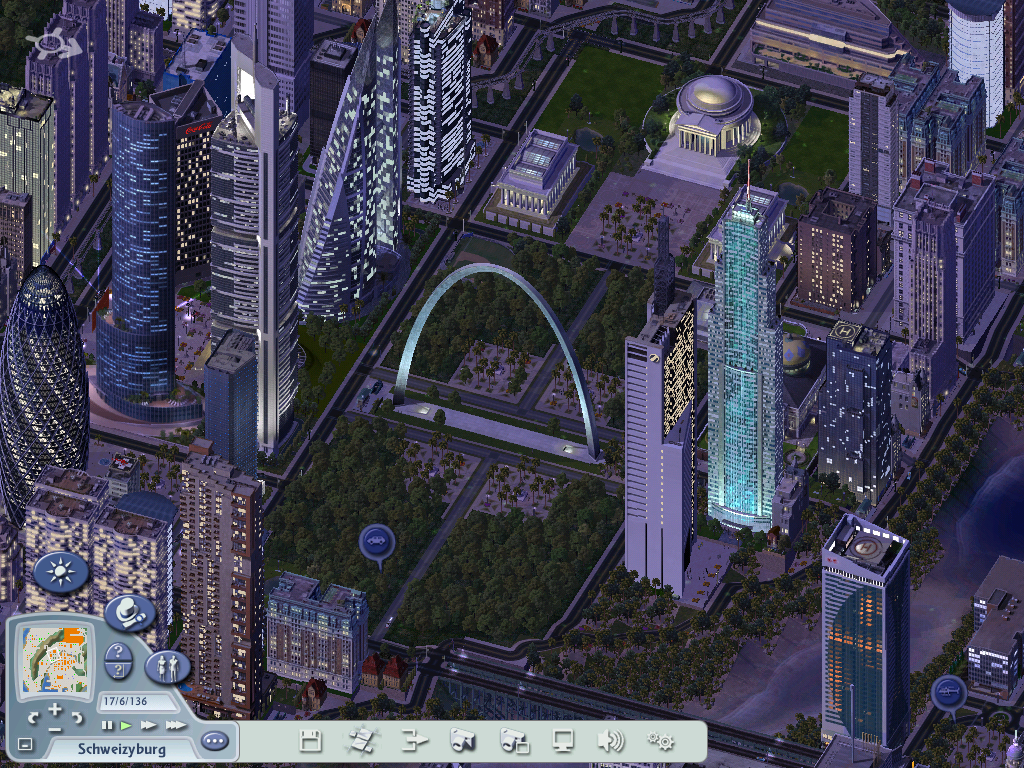Screen dimensions: 1024x768
Task: Set simulation to normal play speed
Action: click(x=126, y=725)
